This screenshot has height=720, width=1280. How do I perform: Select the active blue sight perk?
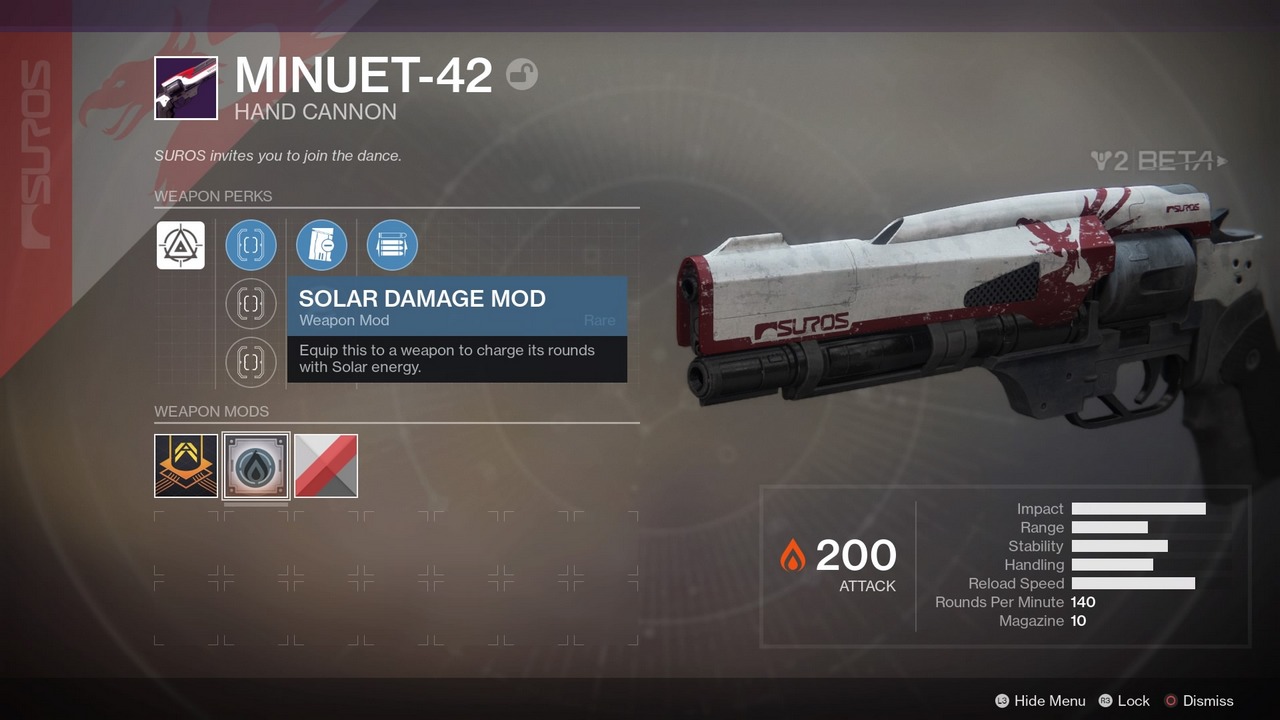(x=251, y=245)
